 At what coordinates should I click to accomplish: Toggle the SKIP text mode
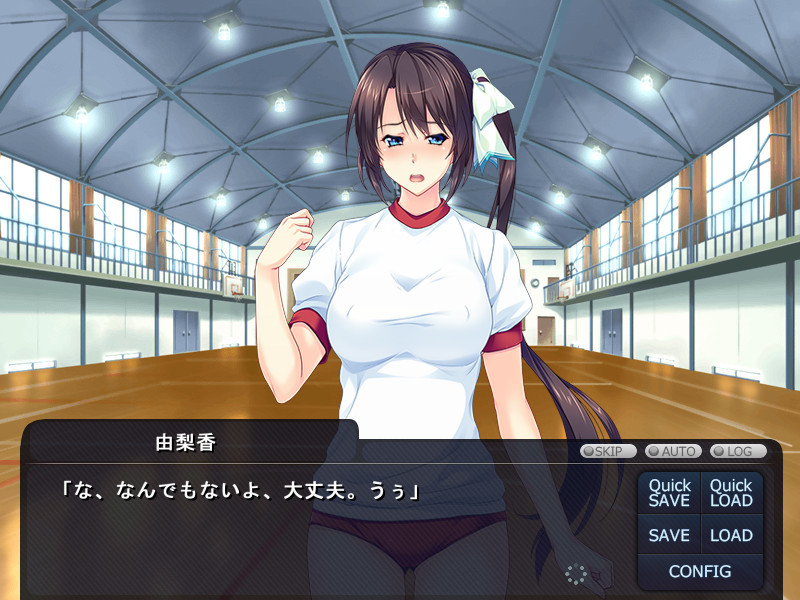point(609,451)
